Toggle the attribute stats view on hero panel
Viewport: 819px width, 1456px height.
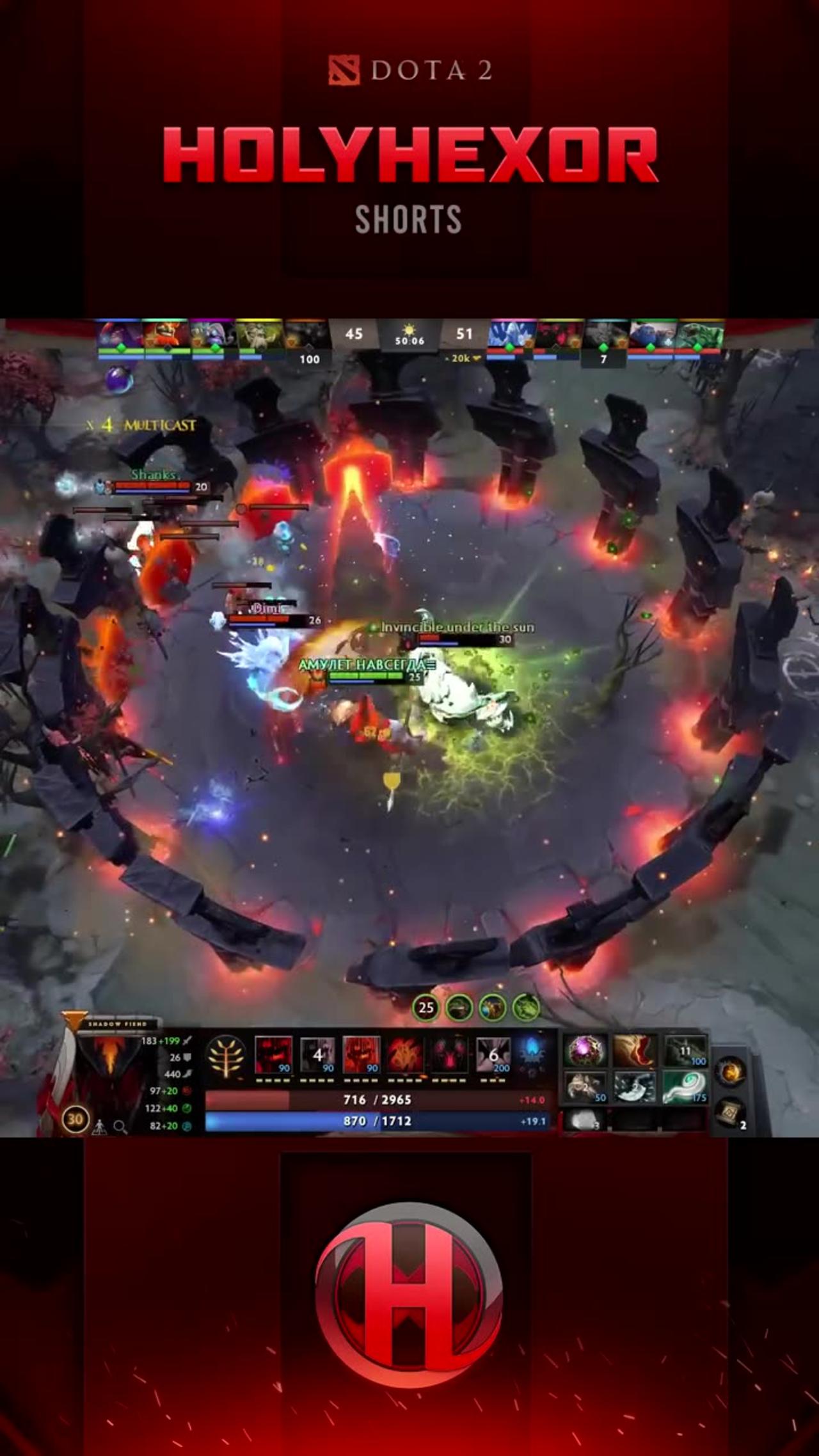(x=100, y=1127)
